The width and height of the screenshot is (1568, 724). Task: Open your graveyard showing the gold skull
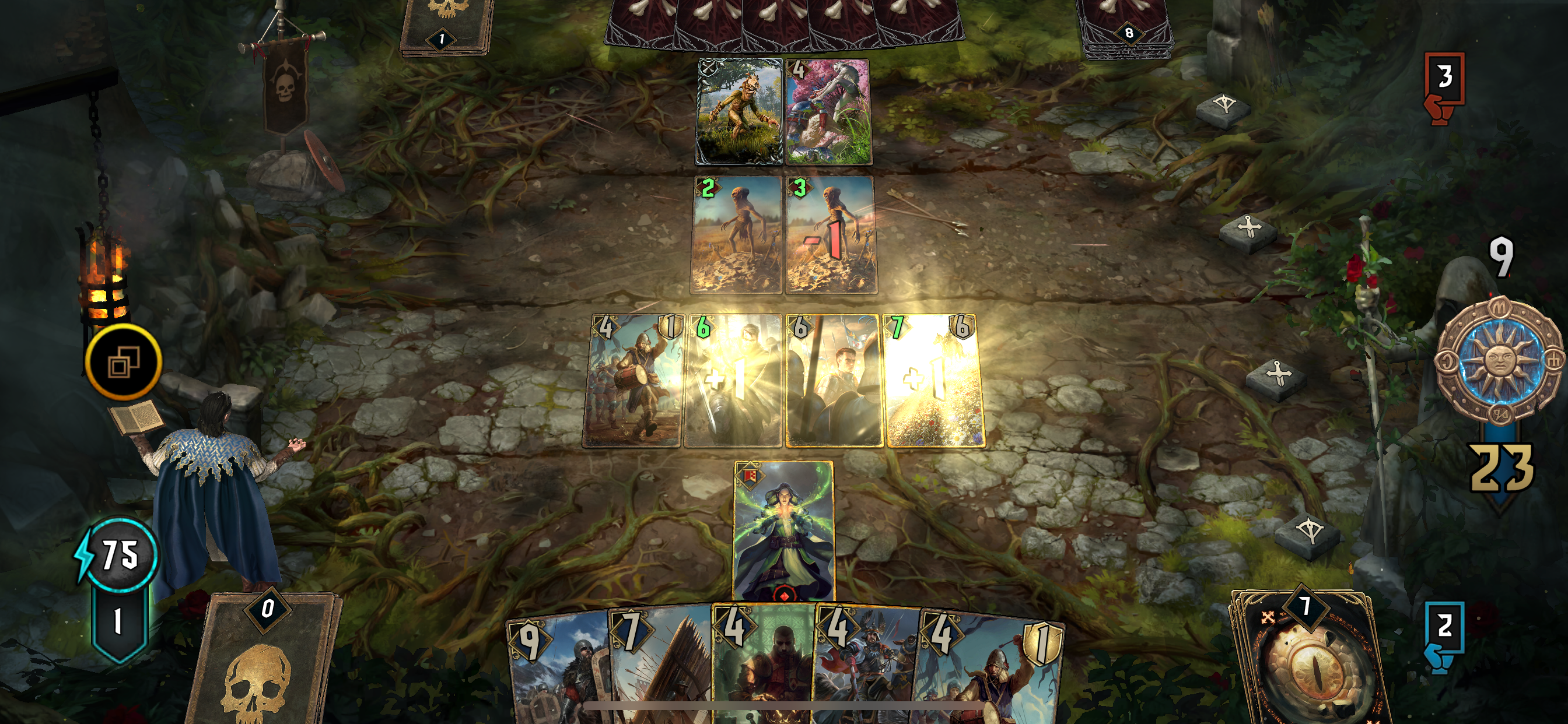(268, 676)
